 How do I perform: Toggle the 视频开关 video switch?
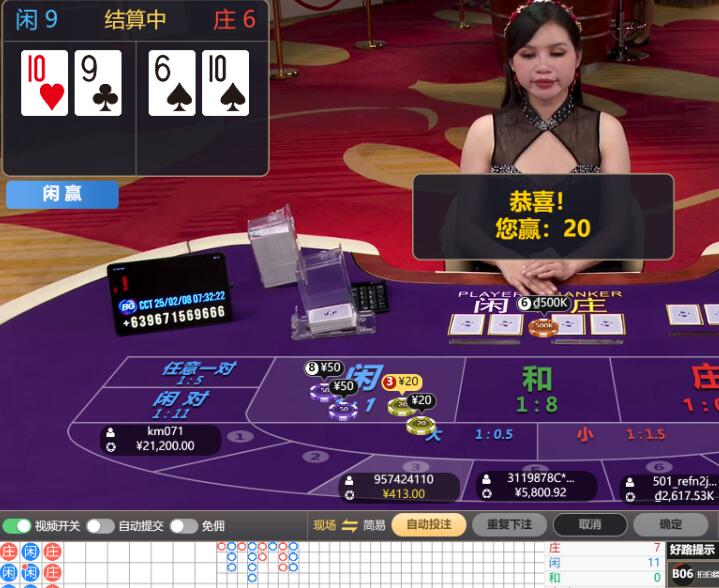point(17,525)
